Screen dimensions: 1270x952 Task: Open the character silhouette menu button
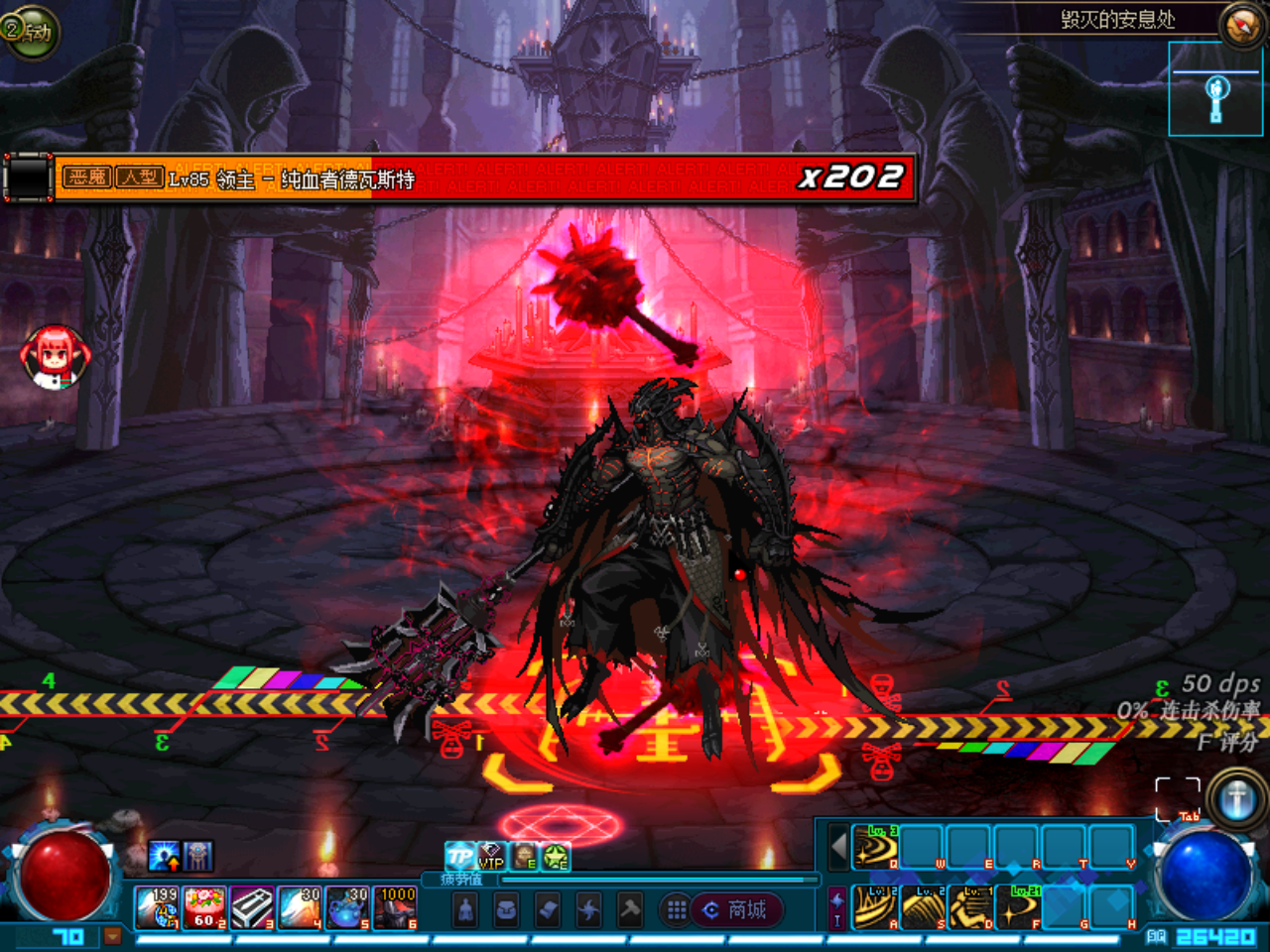(x=465, y=910)
